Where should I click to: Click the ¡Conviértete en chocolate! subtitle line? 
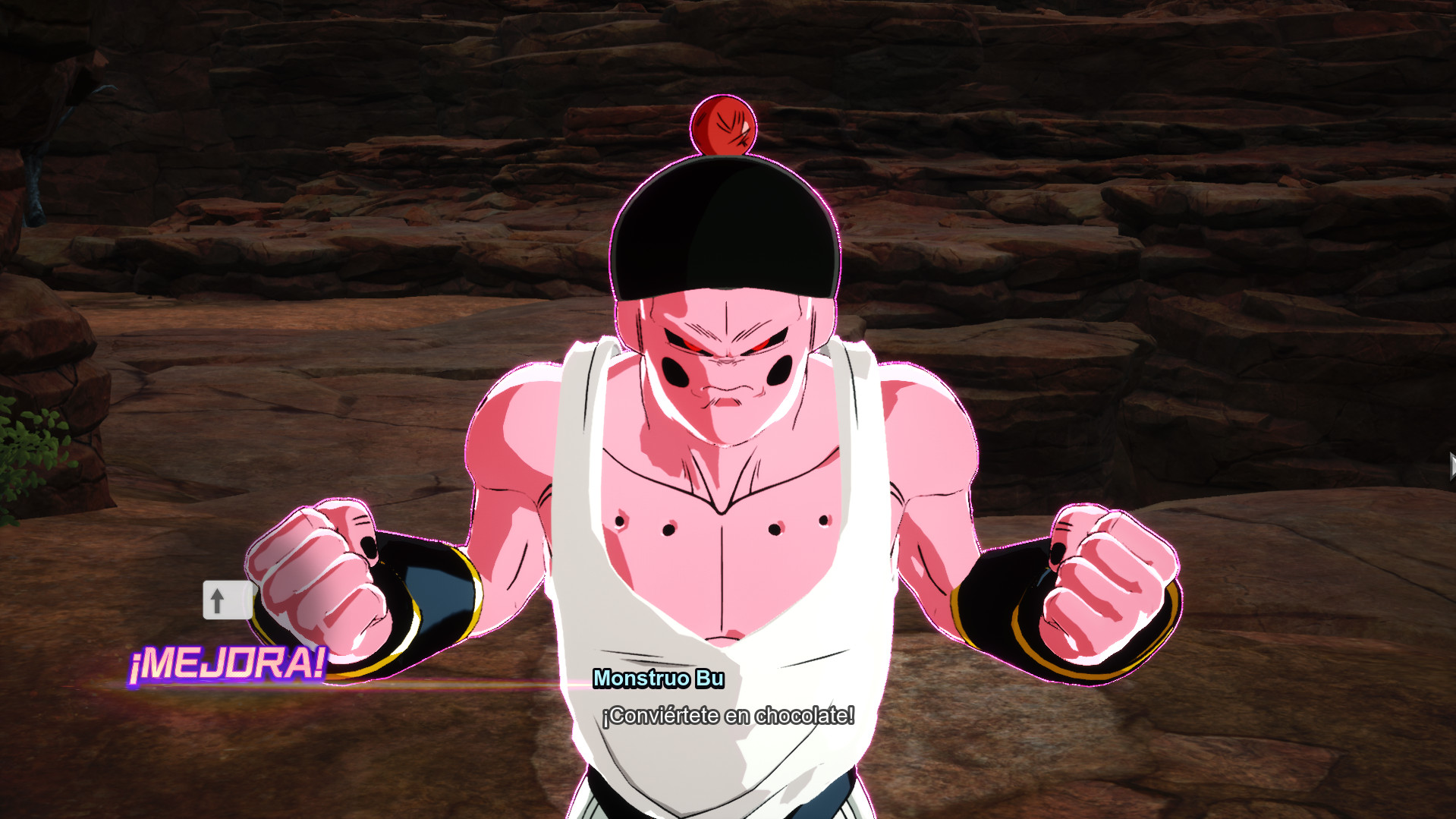click(x=729, y=713)
